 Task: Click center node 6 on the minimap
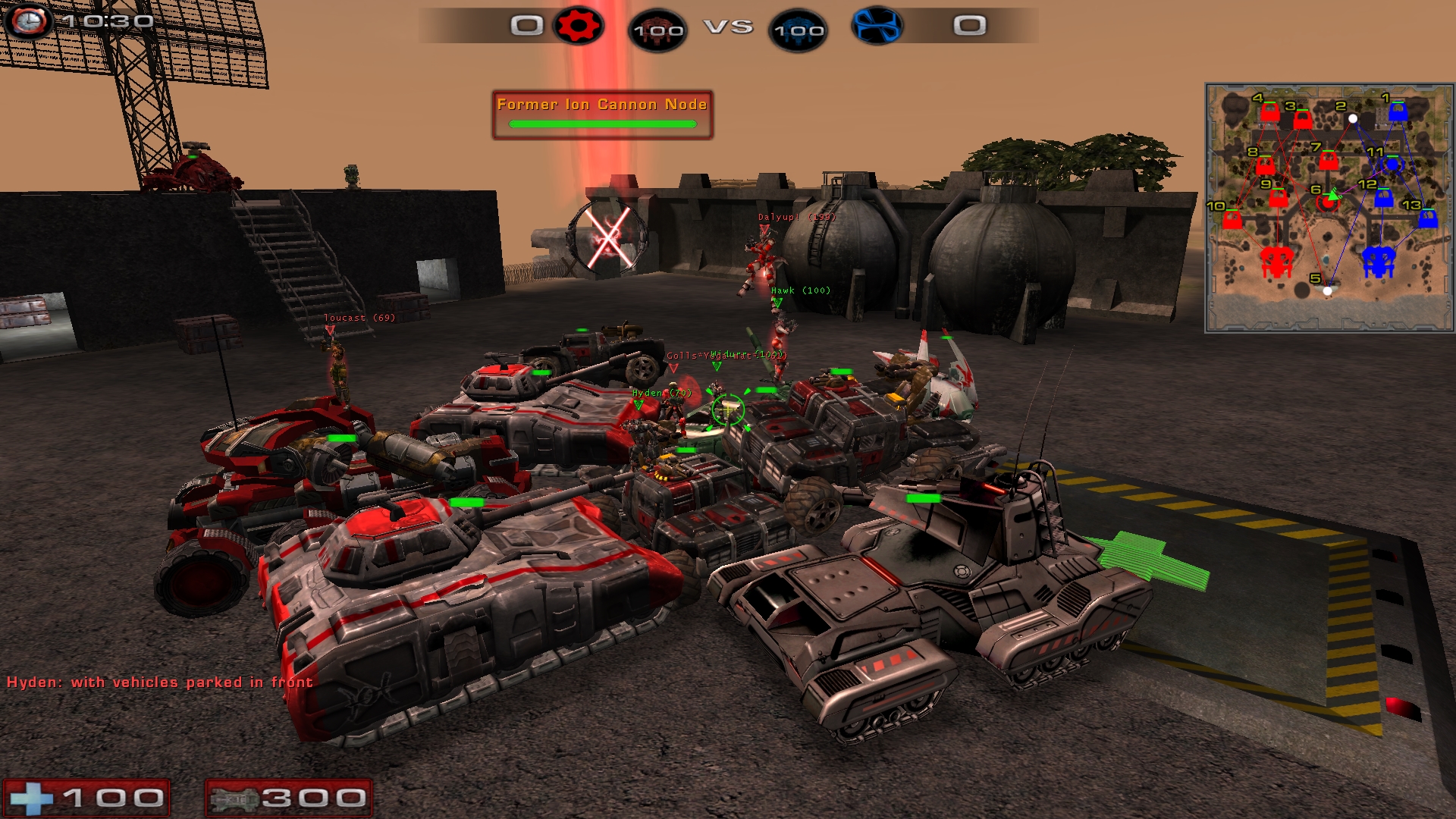click(1327, 202)
